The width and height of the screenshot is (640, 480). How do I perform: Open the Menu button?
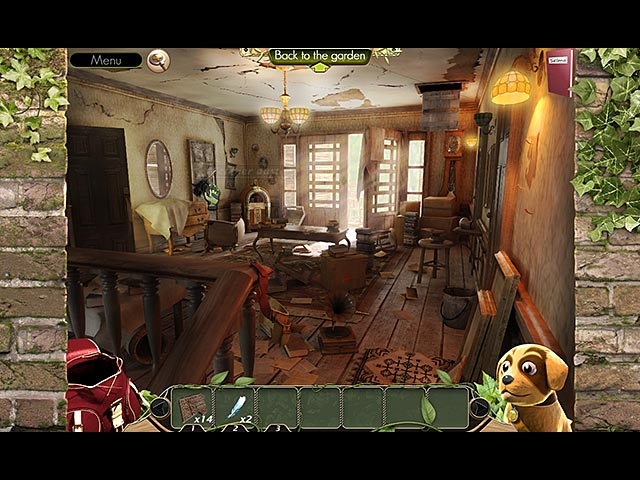[105, 60]
